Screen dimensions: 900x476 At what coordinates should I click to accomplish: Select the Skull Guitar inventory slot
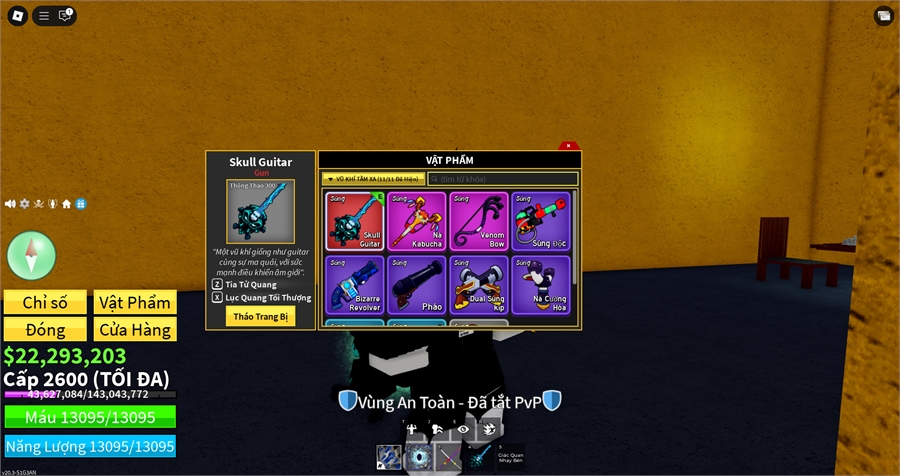[354, 221]
